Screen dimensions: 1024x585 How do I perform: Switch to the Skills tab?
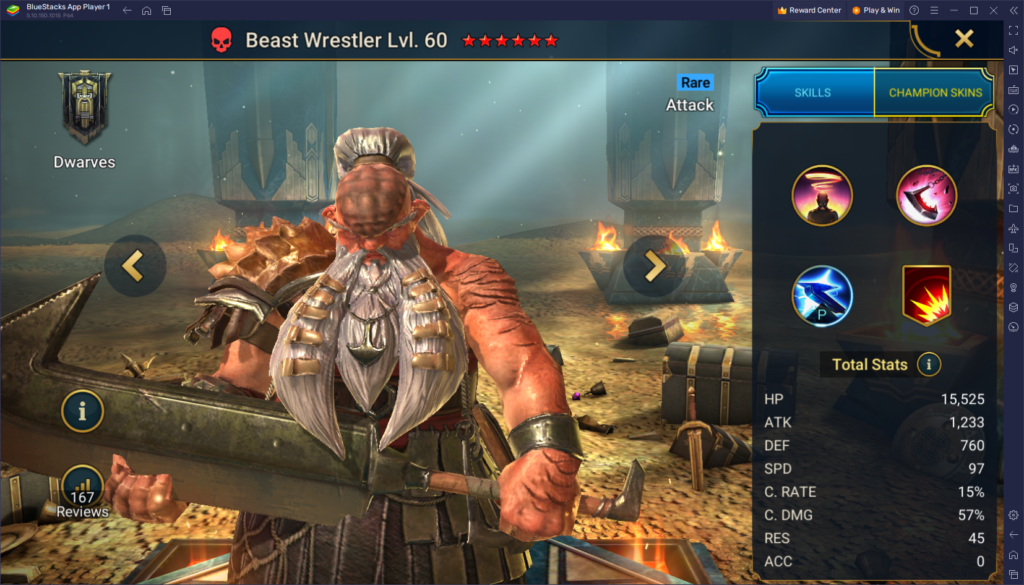(813, 93)
